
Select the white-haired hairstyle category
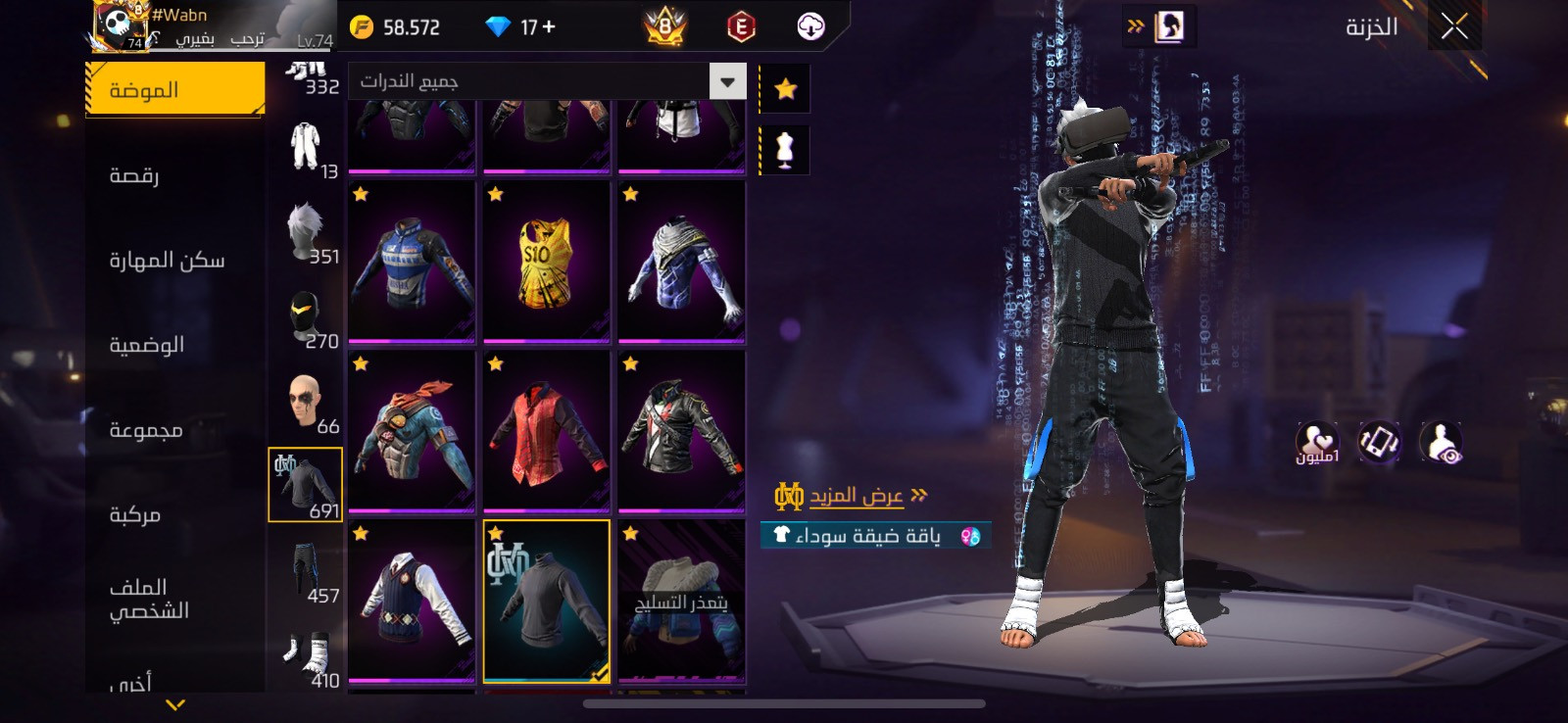point(305,229)
